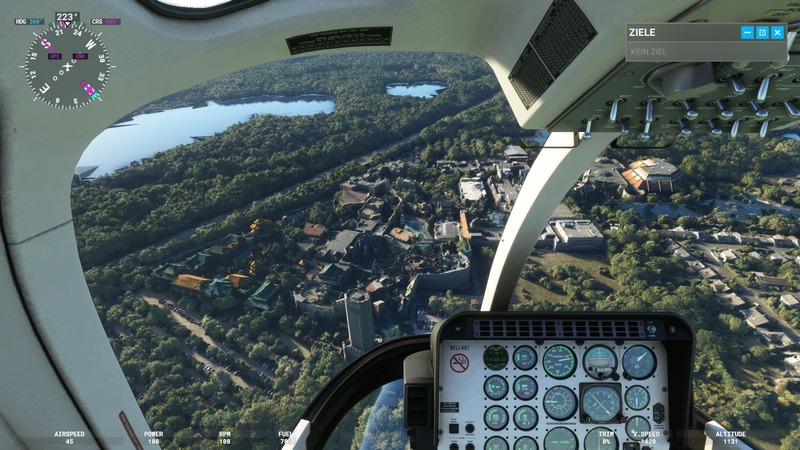This screenshot has width=800, height=450.
Task: Minimize the ZIELE objectives panel
Action: (x=747, y=33)
